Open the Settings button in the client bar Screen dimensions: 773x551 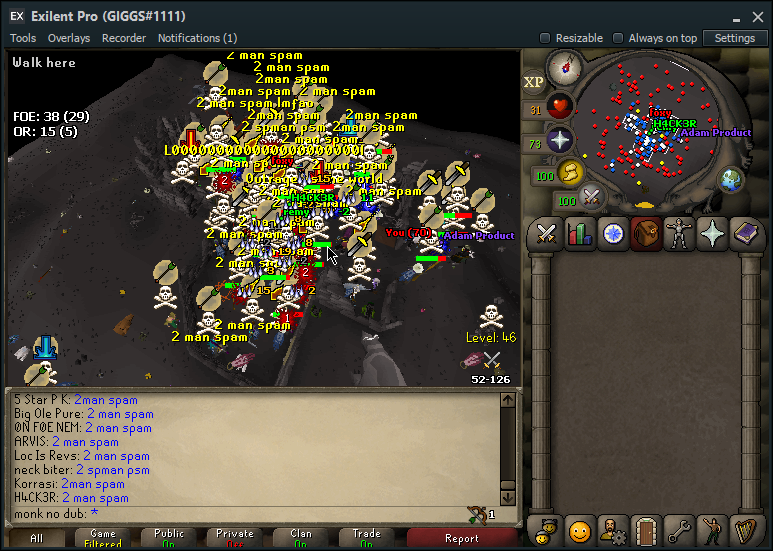(735, 38)
